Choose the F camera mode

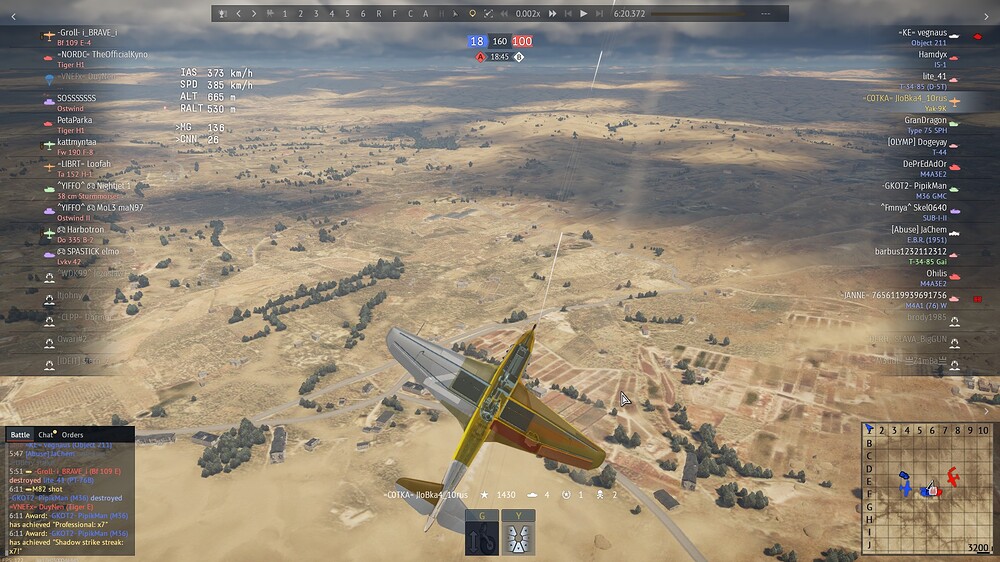(x=394, y=14)
